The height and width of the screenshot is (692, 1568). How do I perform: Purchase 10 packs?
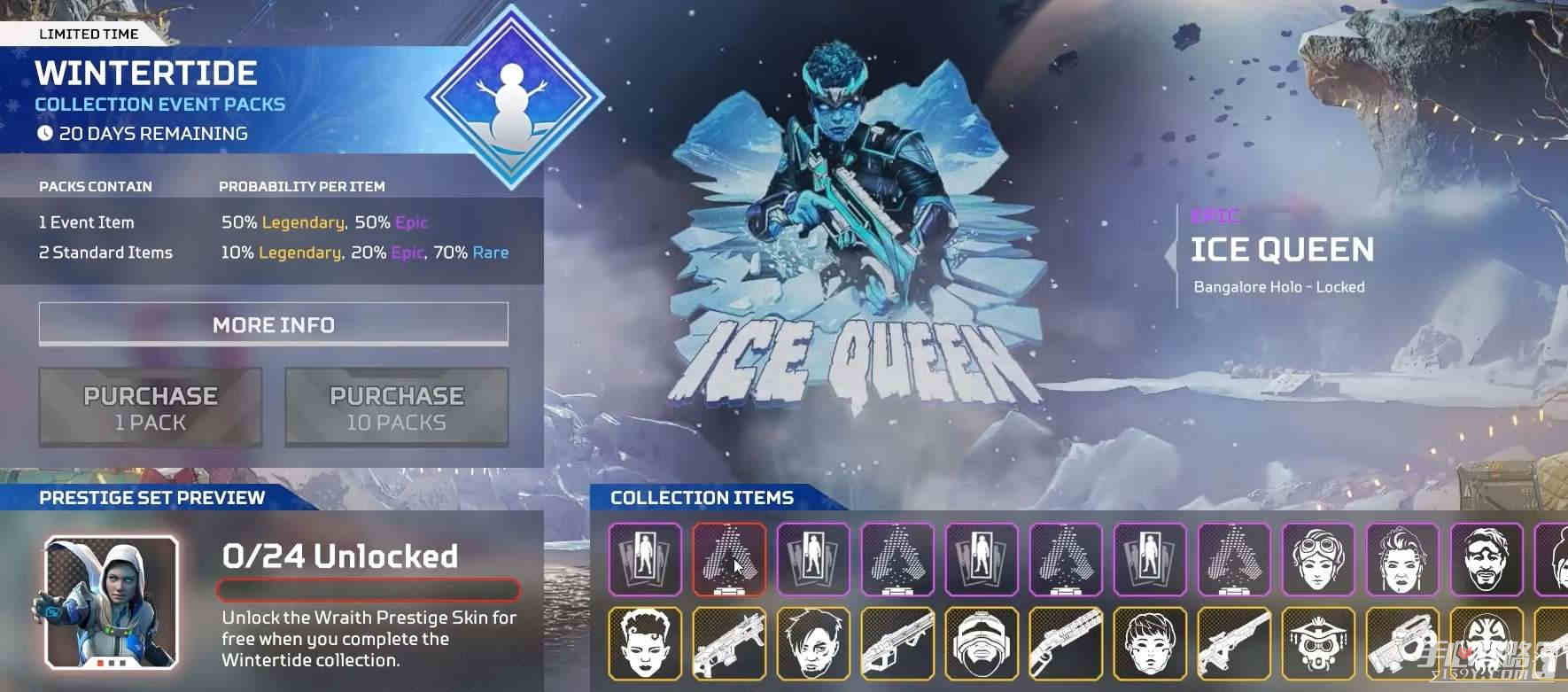[395, 408]
